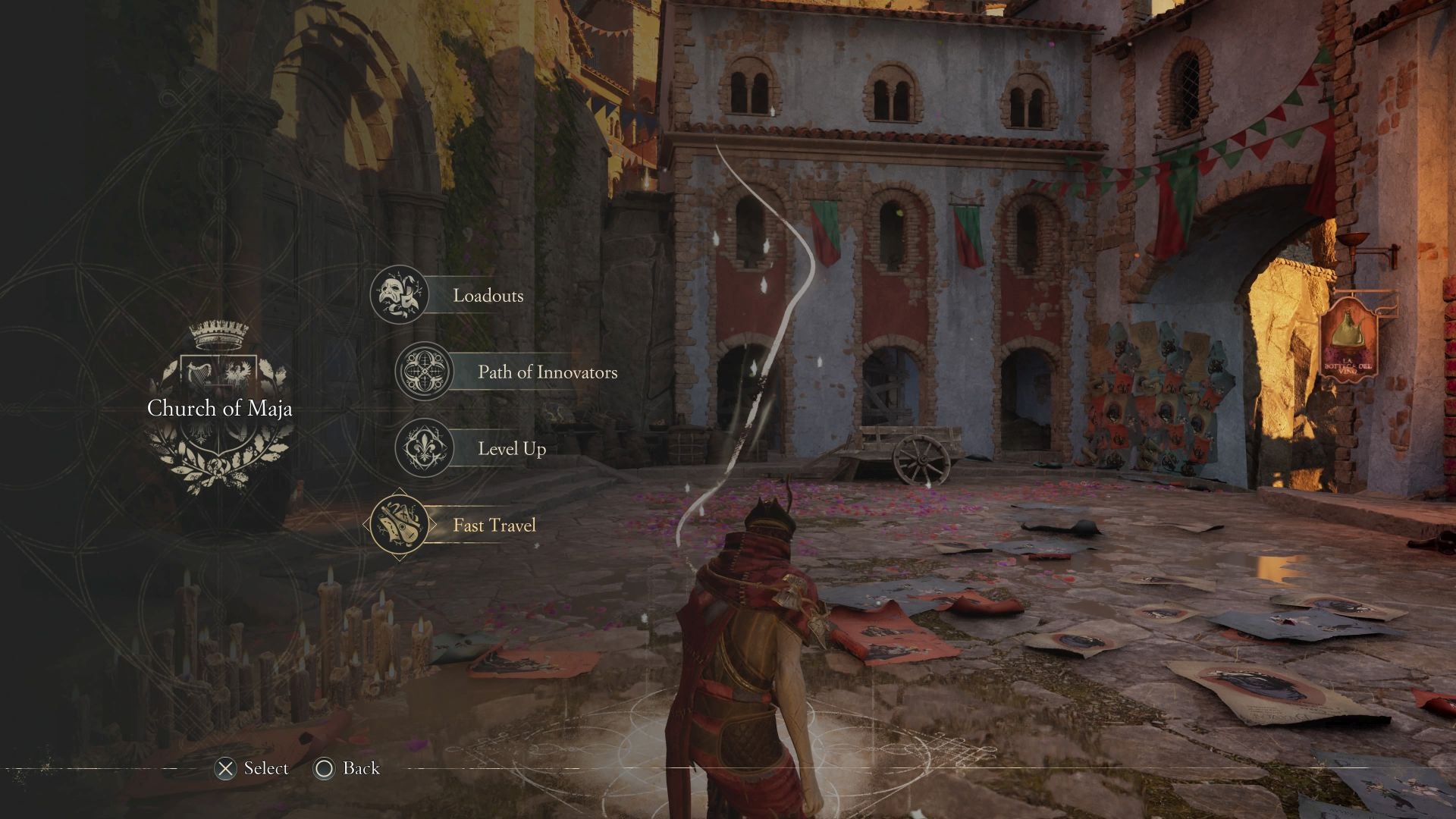The image size is (1456, 819).
Task: Click the crown atop the church crest
Action: [218, 334]
